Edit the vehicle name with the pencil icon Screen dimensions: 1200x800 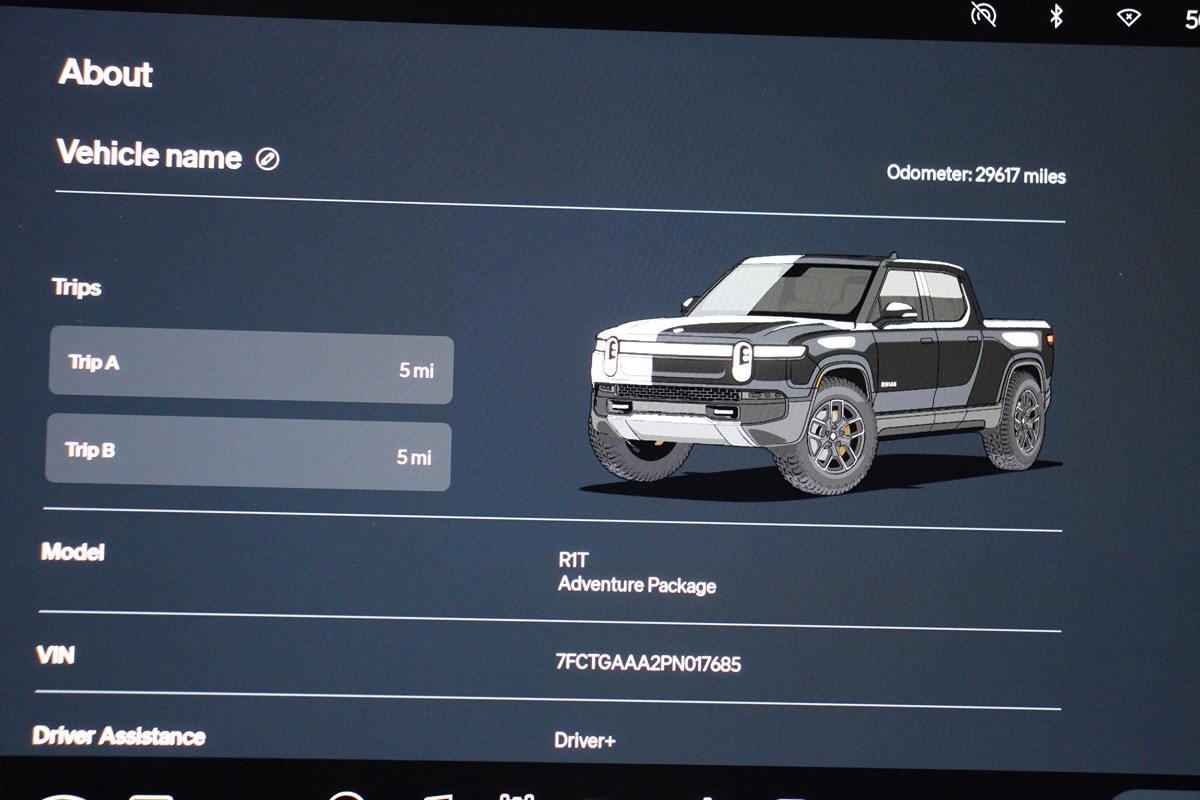(x=267, y=159)
